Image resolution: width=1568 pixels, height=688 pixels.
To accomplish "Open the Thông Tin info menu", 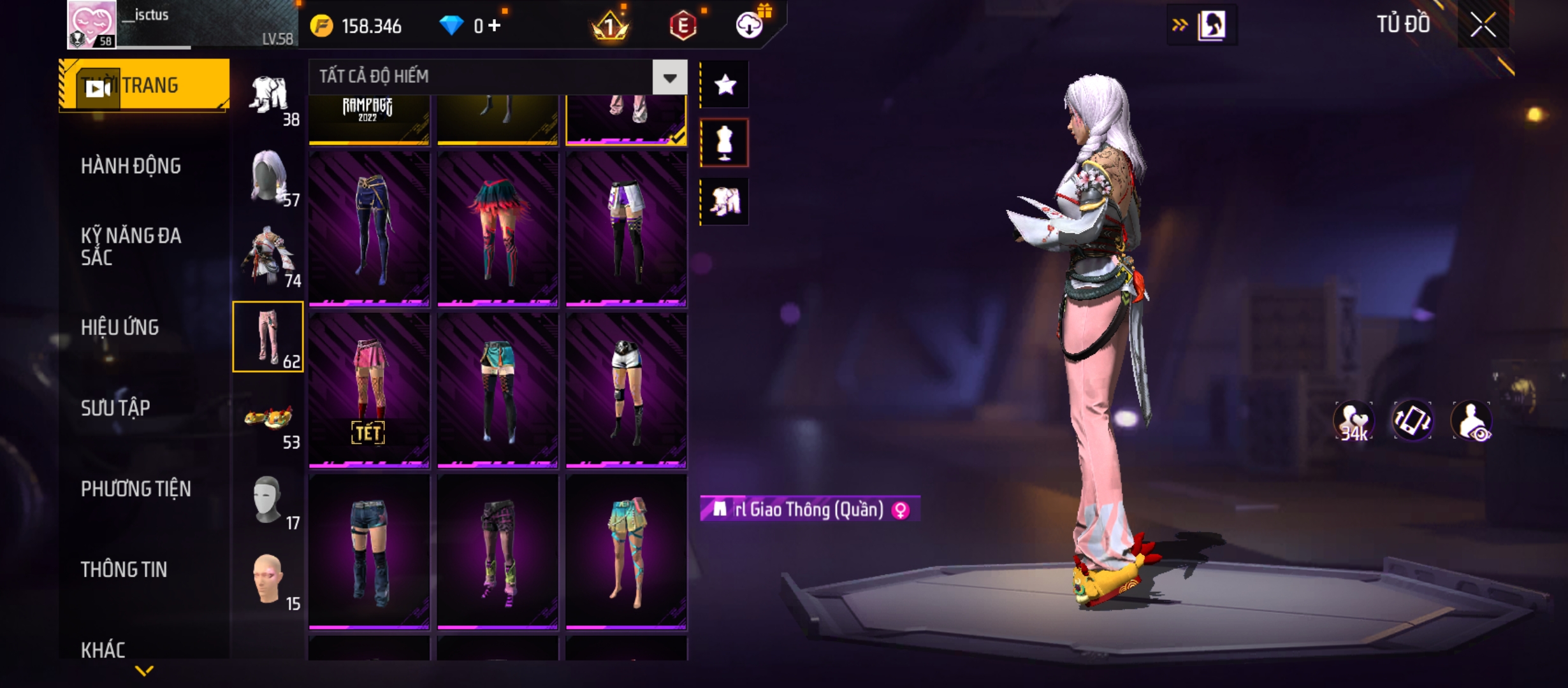I will (x=124, y=570).
